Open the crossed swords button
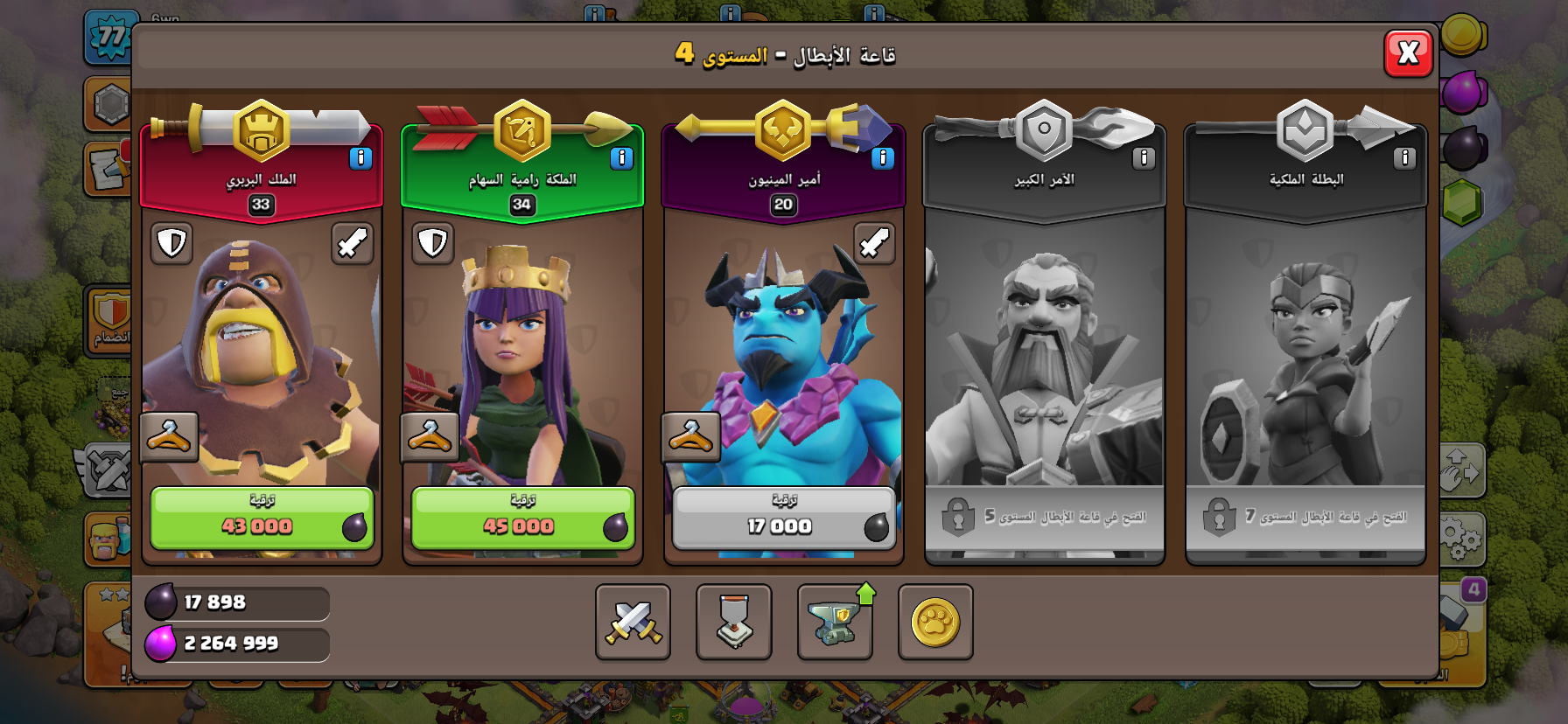 [633, 622]
